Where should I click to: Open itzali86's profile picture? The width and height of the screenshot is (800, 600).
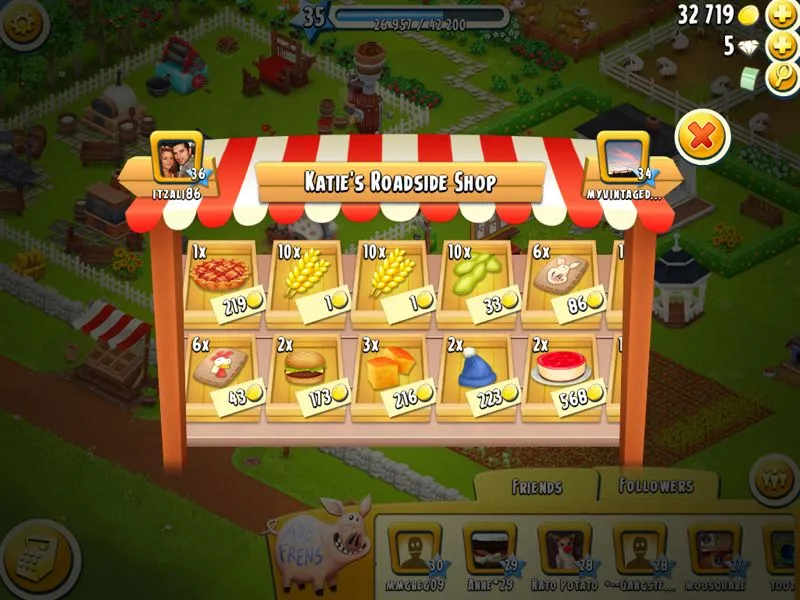(176, 157)
